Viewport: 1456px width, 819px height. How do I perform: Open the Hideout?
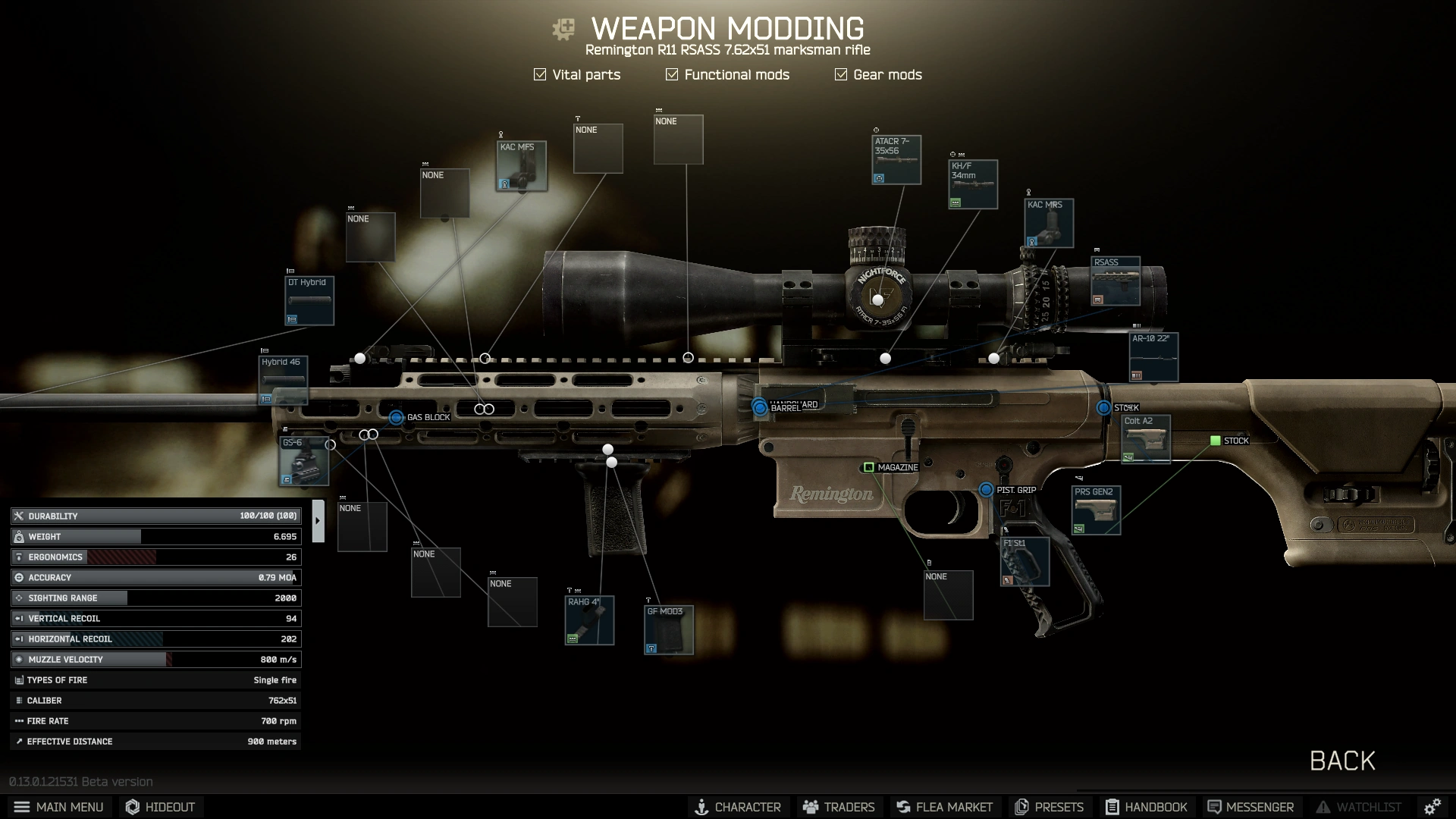click(160, 807)
